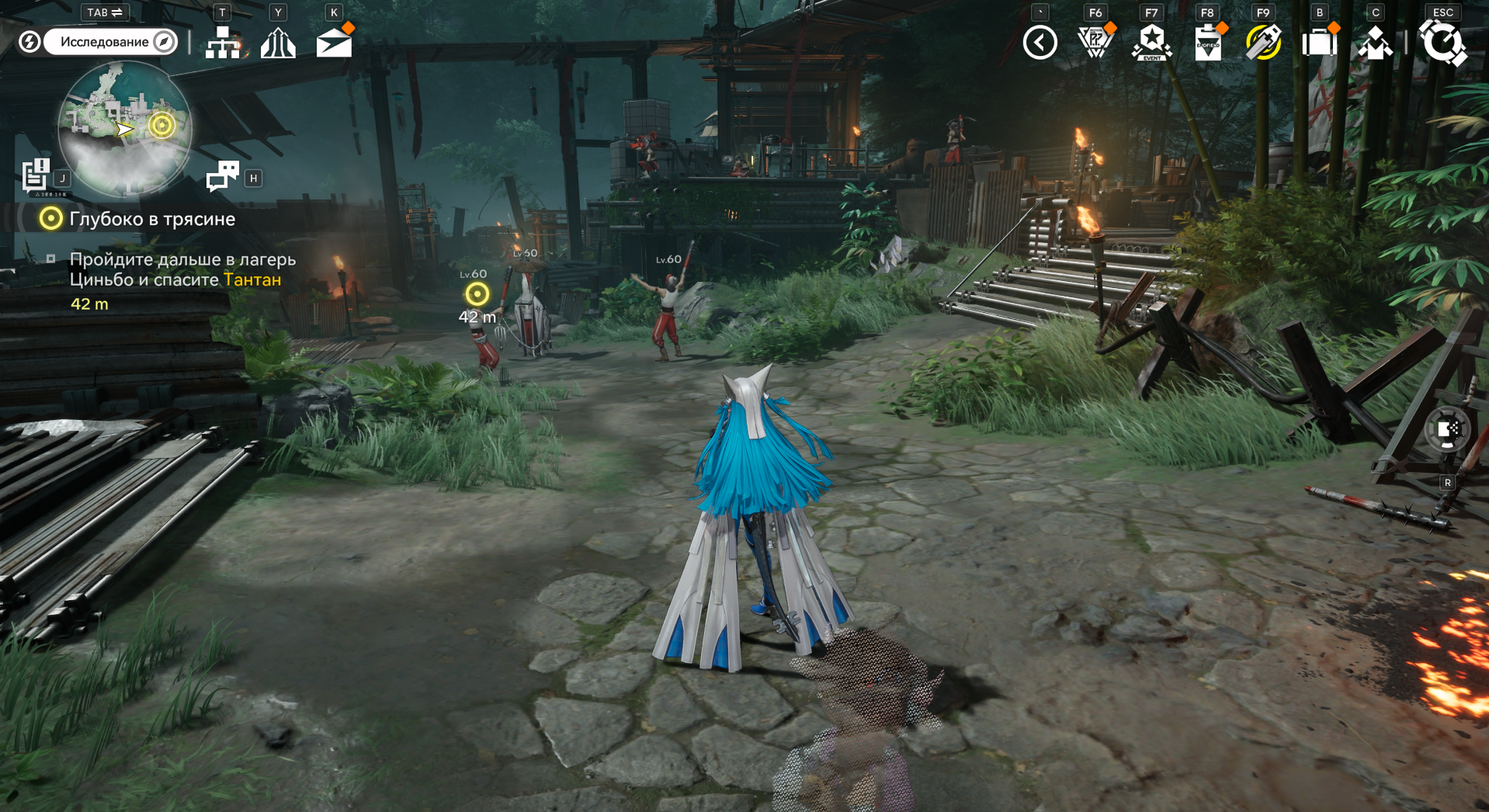Toggle the Исследование mode switch
Screen dimensions: 1489x812
click(x=110, y=42)
